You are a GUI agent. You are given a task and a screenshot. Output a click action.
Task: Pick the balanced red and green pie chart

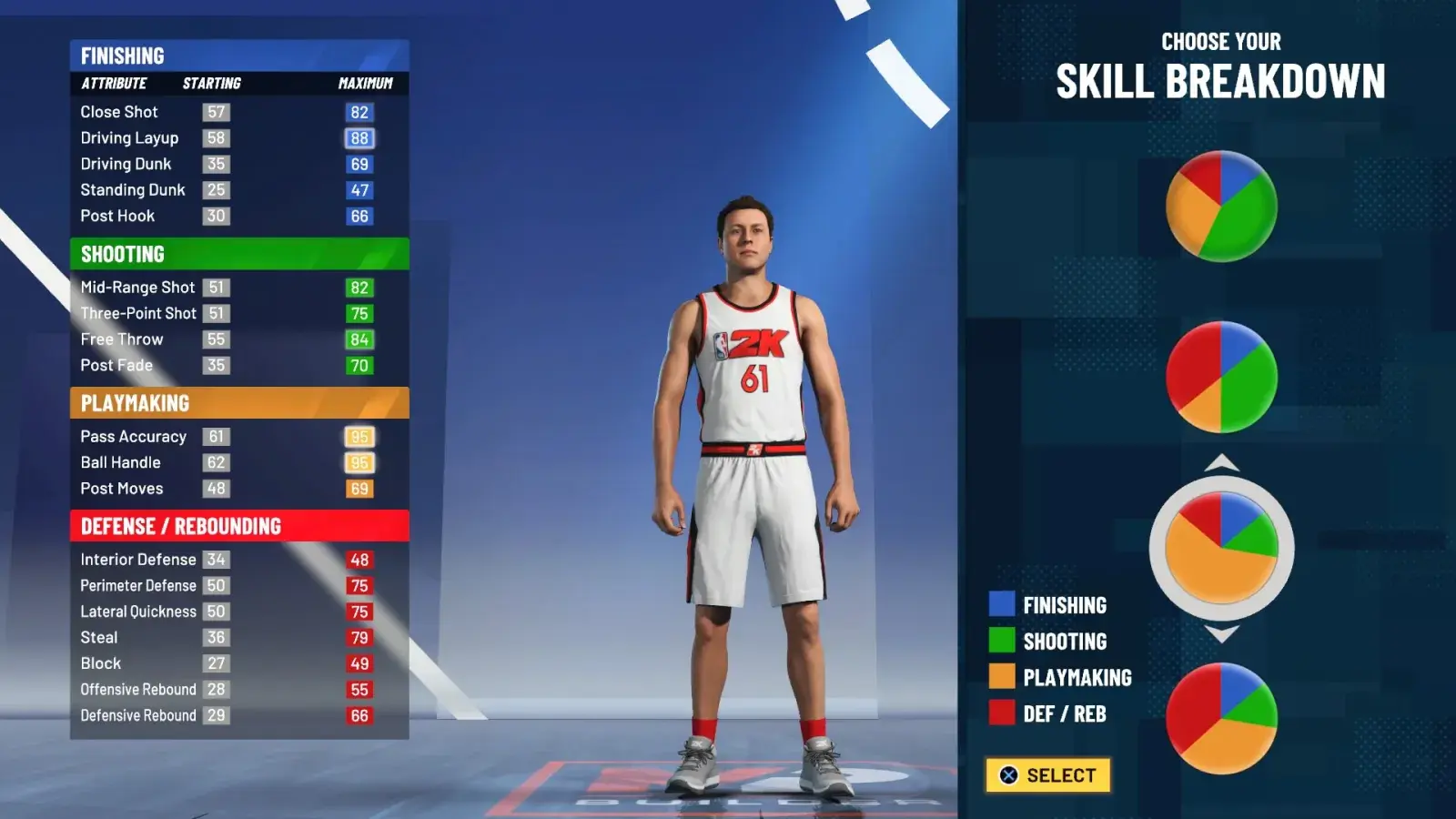[1221, 377]
